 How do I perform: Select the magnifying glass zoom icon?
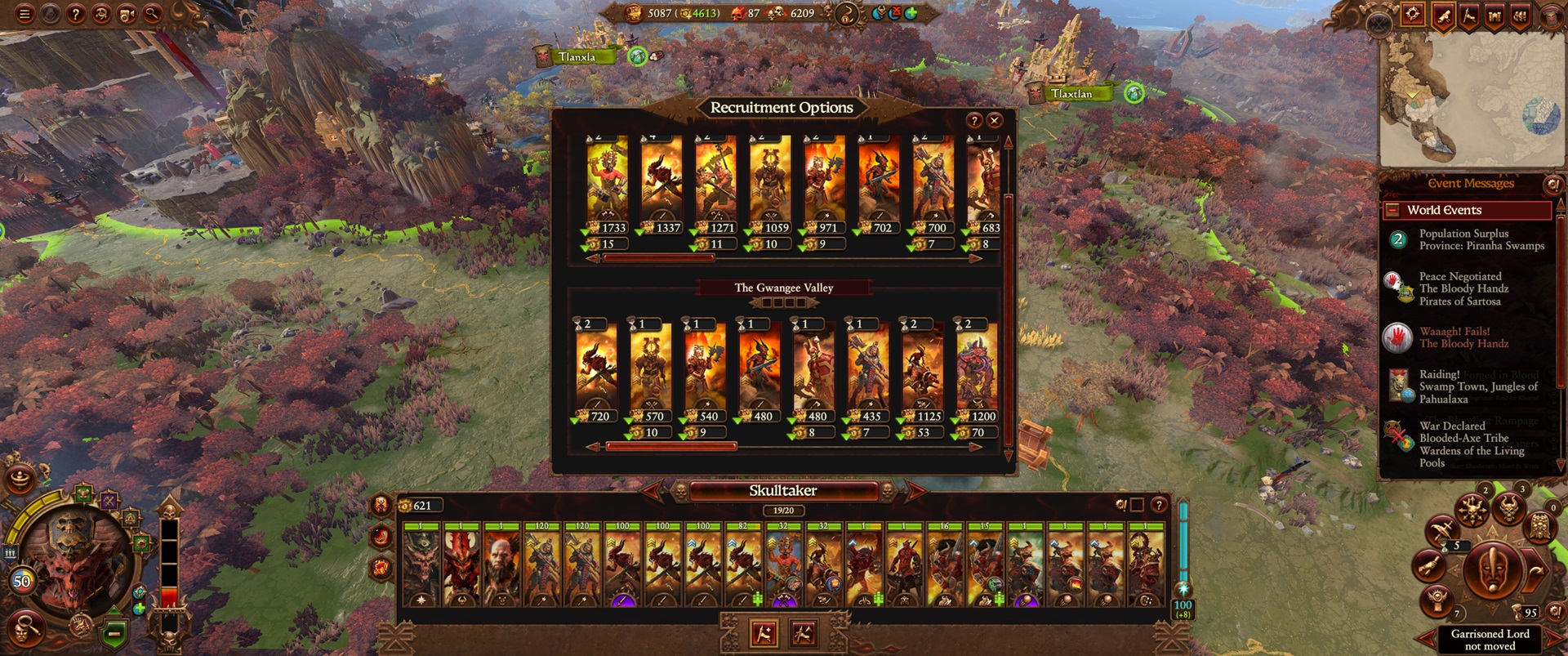[152, 12]
